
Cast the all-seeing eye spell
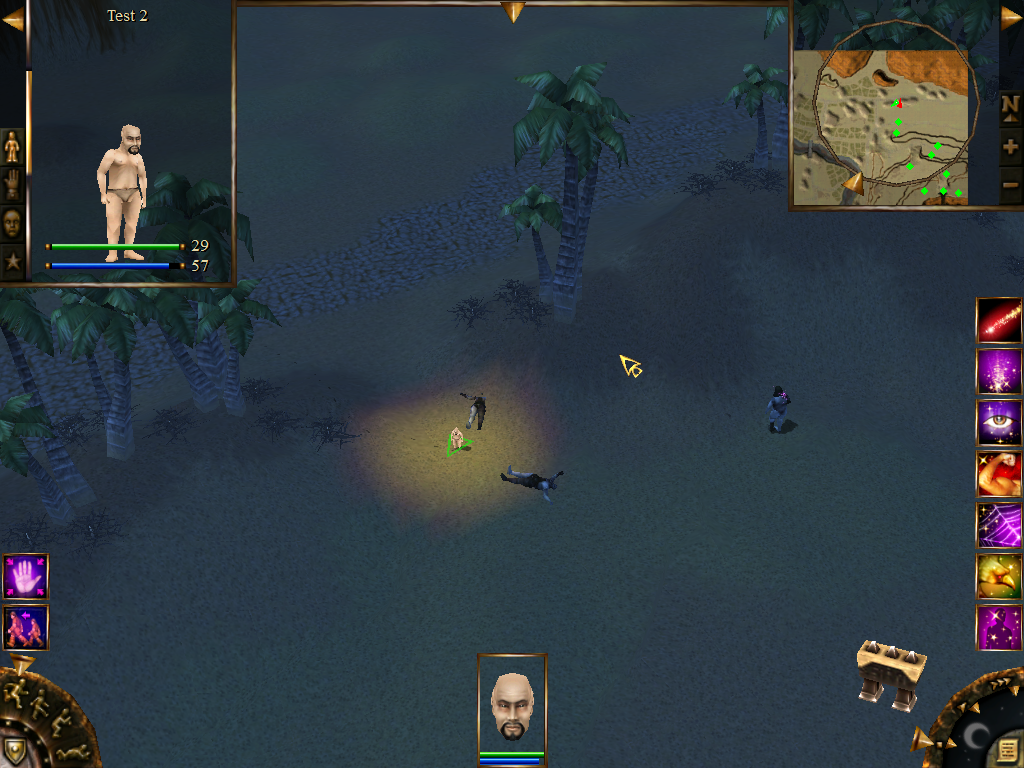pyautogui.click(x=999, y=423)
